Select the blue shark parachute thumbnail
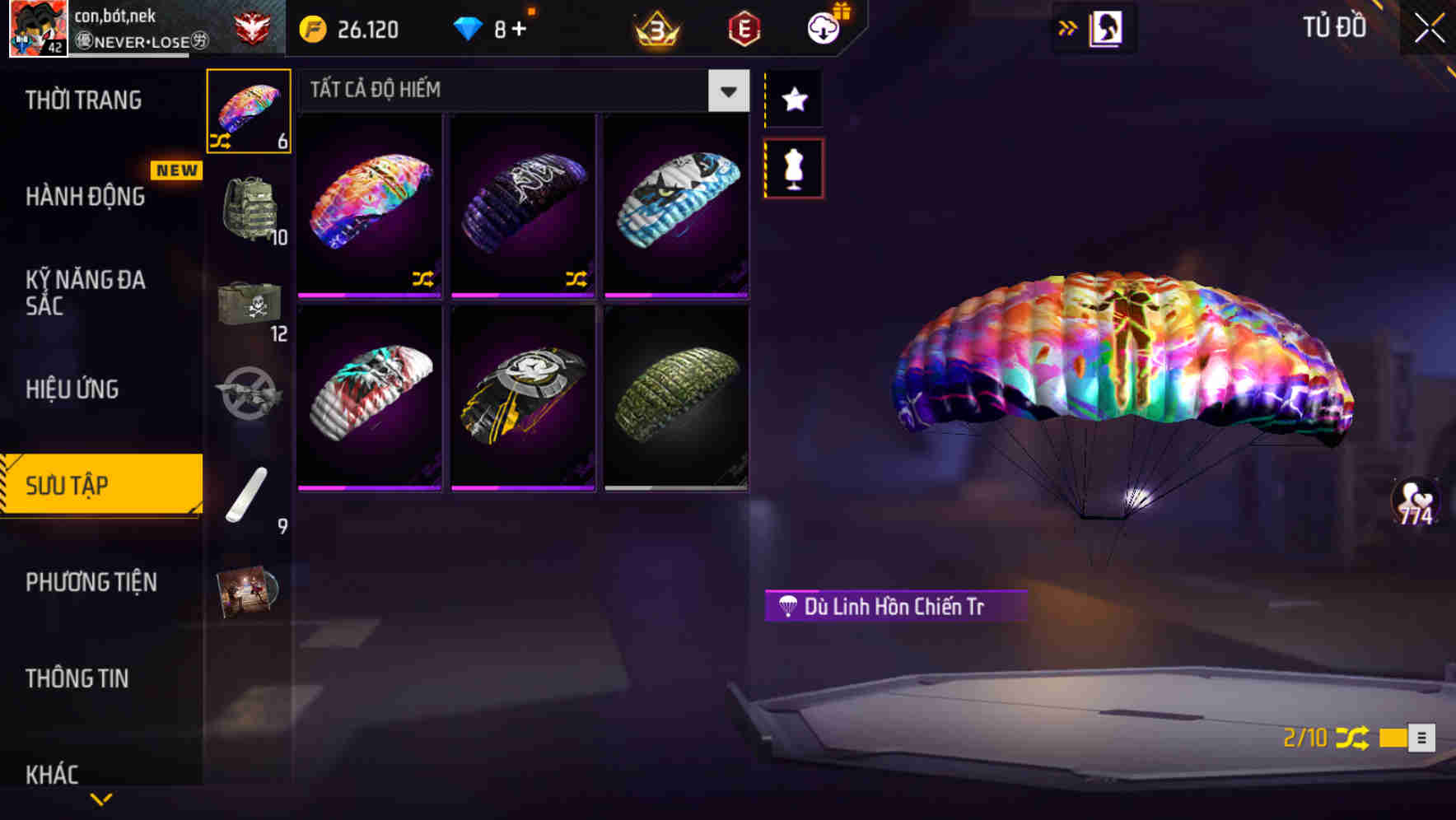Viewport: 1456px width, 820px height. click(x=675, y=204)
